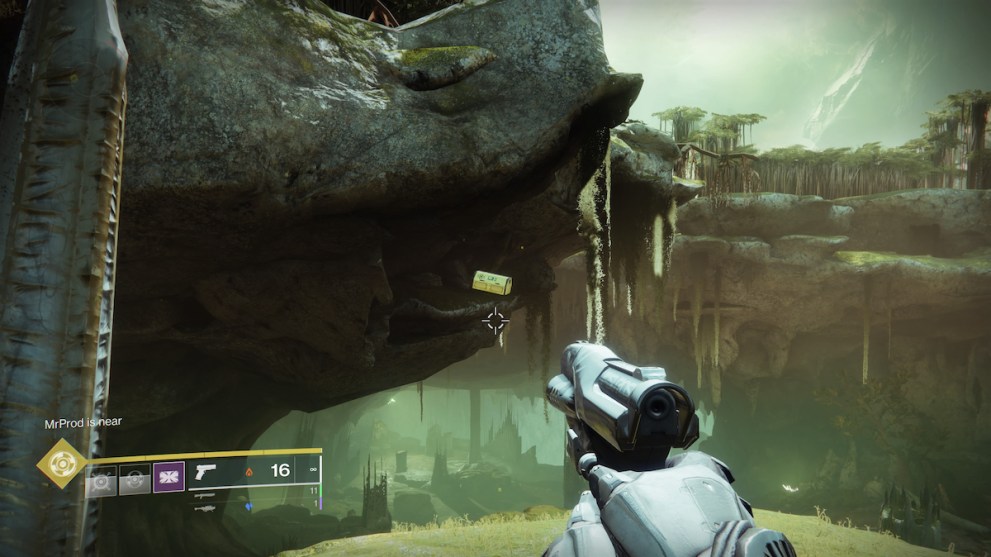The height and width of the screenshot is (557, 991).
Task: Switch to the energy weapon below the pistol
Action: click(x=205, y=494)
